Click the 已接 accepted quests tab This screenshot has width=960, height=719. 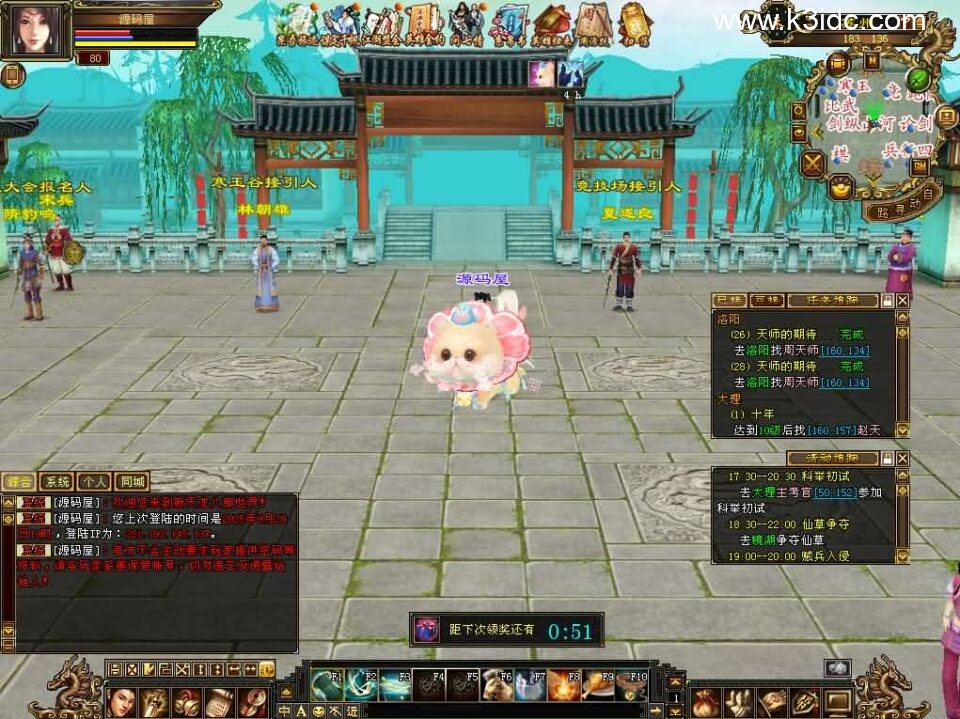pyautogui.click(x=728, y=300)
